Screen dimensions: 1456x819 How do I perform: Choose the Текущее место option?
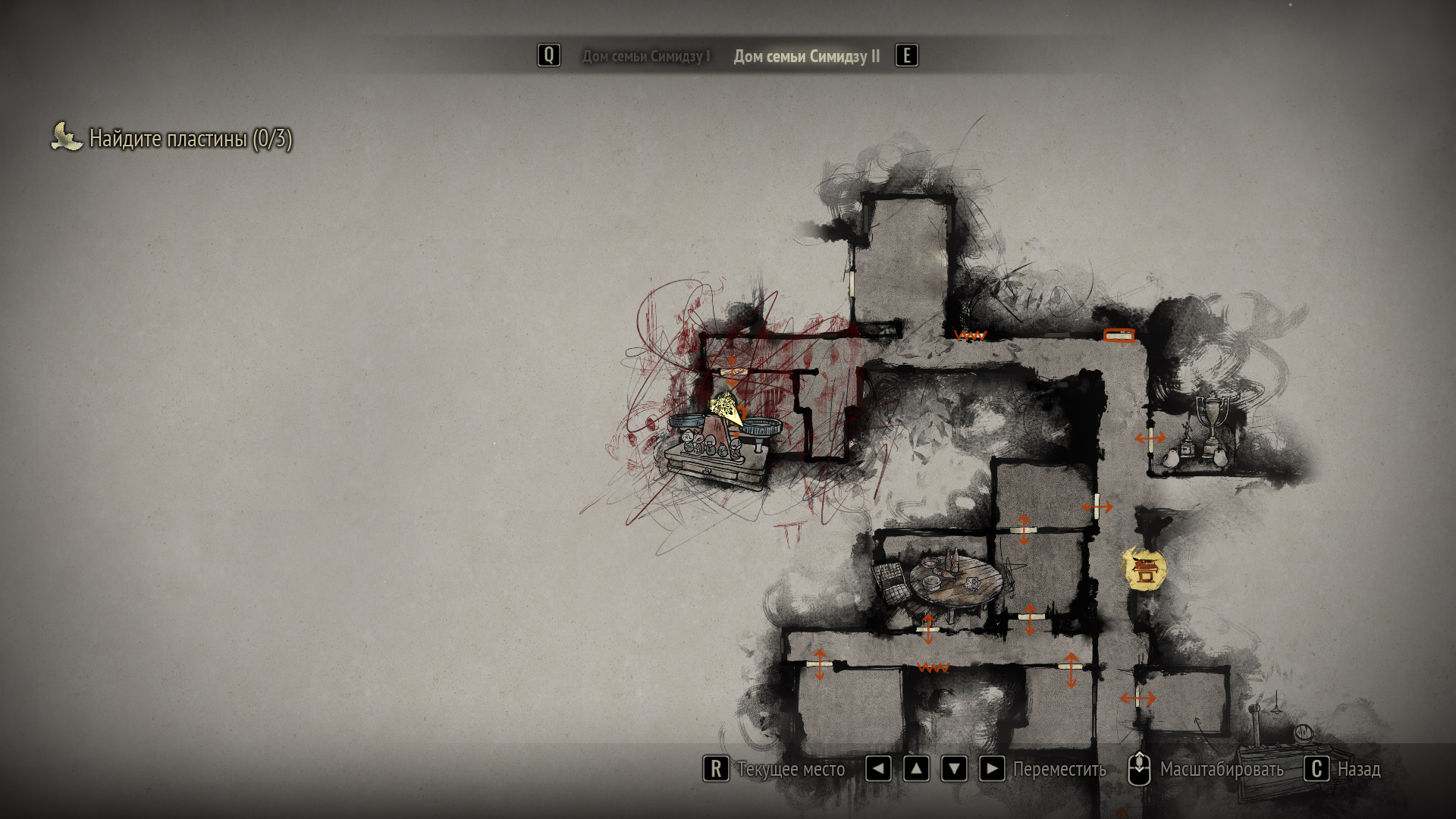[x=790, y=769]
